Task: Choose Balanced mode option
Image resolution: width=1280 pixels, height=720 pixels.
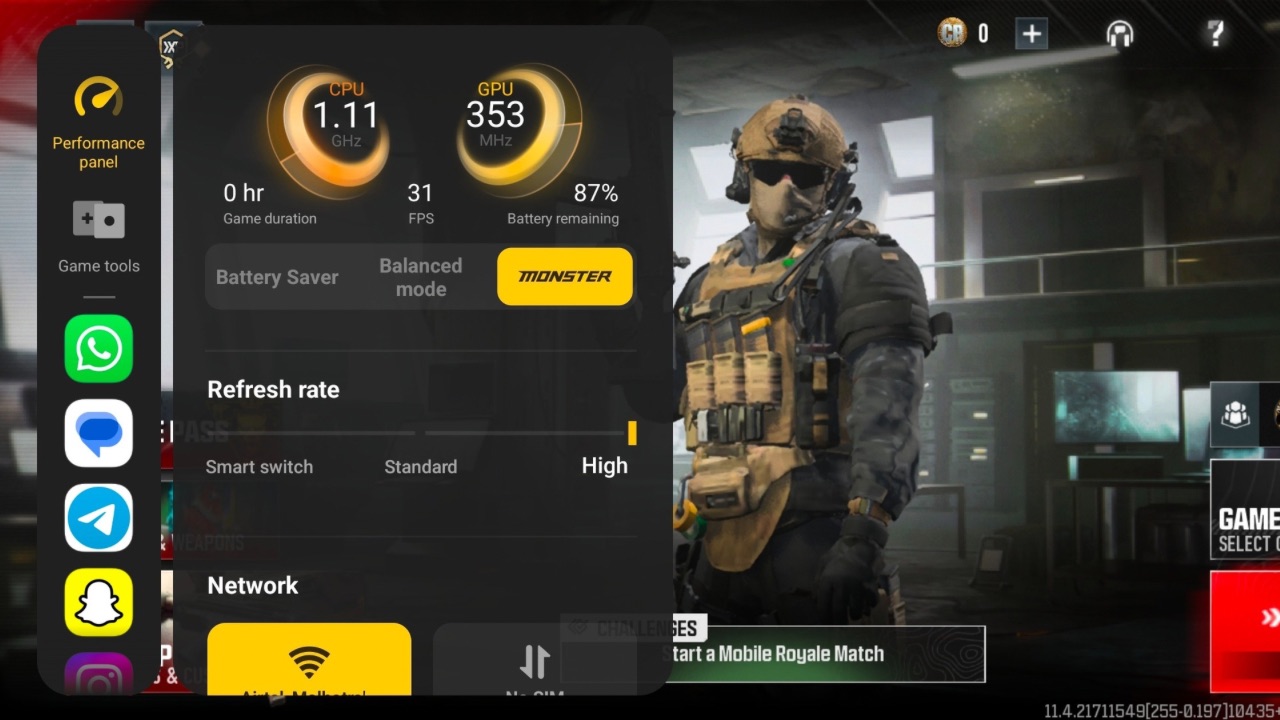Action: tap(420, 277)
